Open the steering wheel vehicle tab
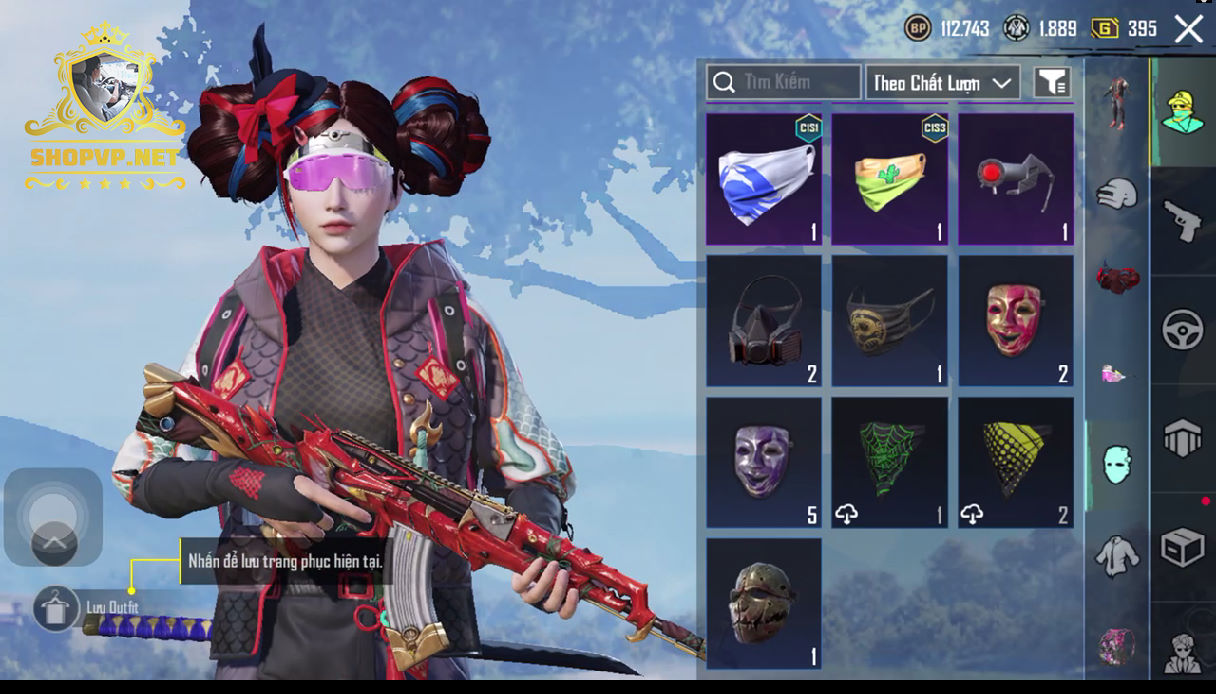The width and height of the screenshot is (1216, 694). (1182, 330)
